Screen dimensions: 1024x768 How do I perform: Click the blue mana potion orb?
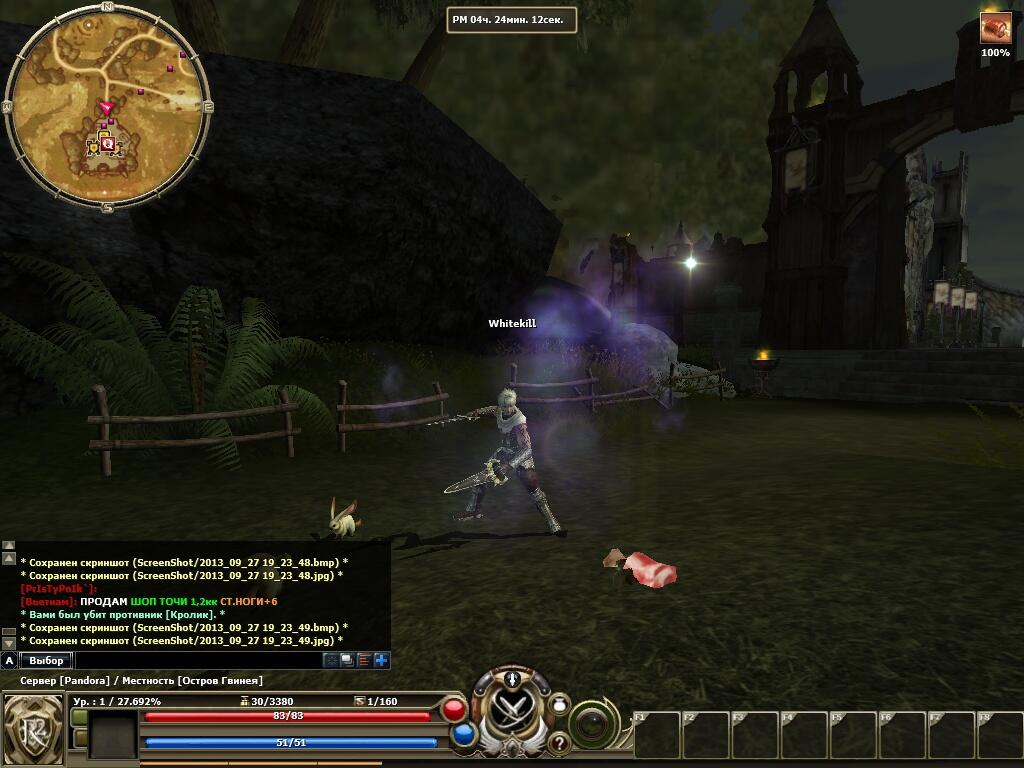click(x=463, y=735)
